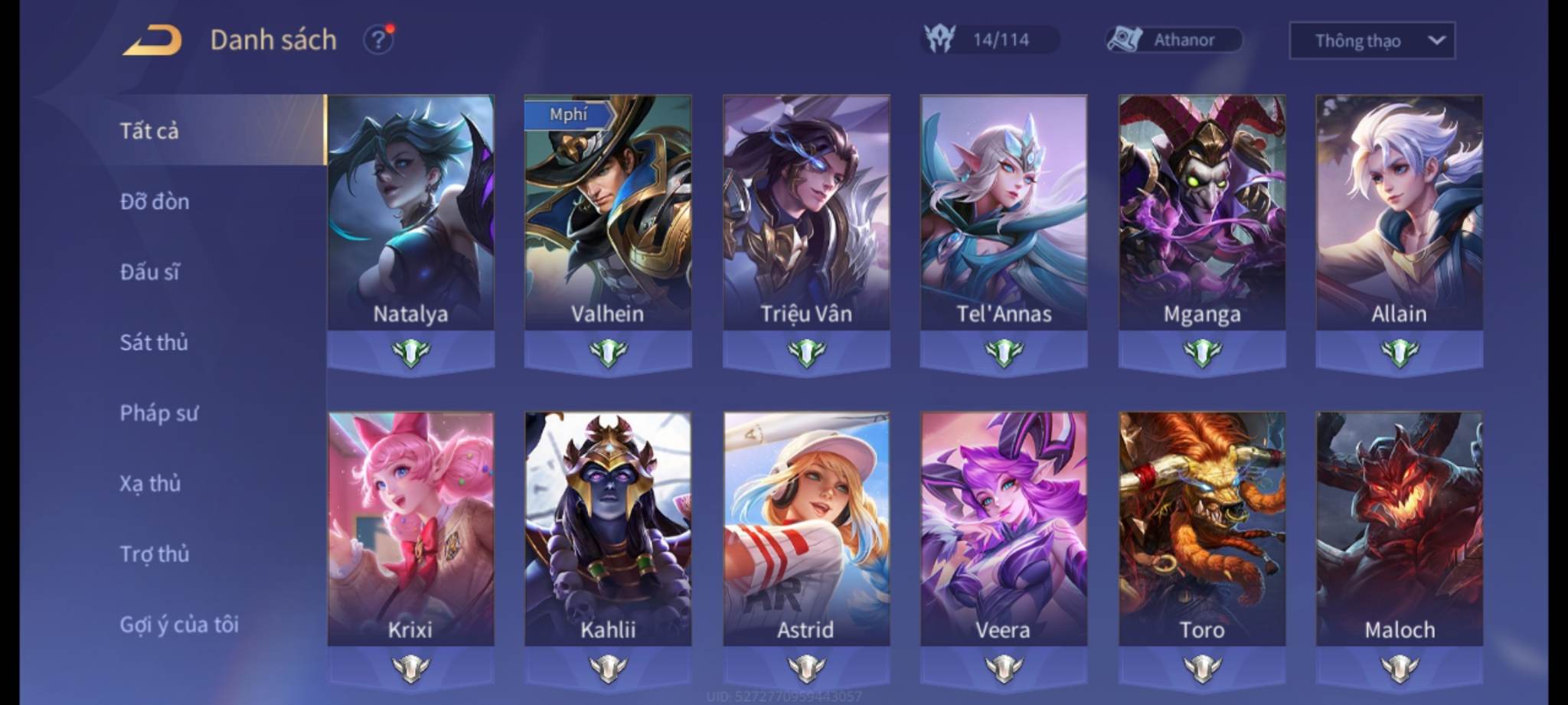Expand the Thông thạo sort dropdown
The width and height of the screenshot is (1568, 705).
point(1372,41)
